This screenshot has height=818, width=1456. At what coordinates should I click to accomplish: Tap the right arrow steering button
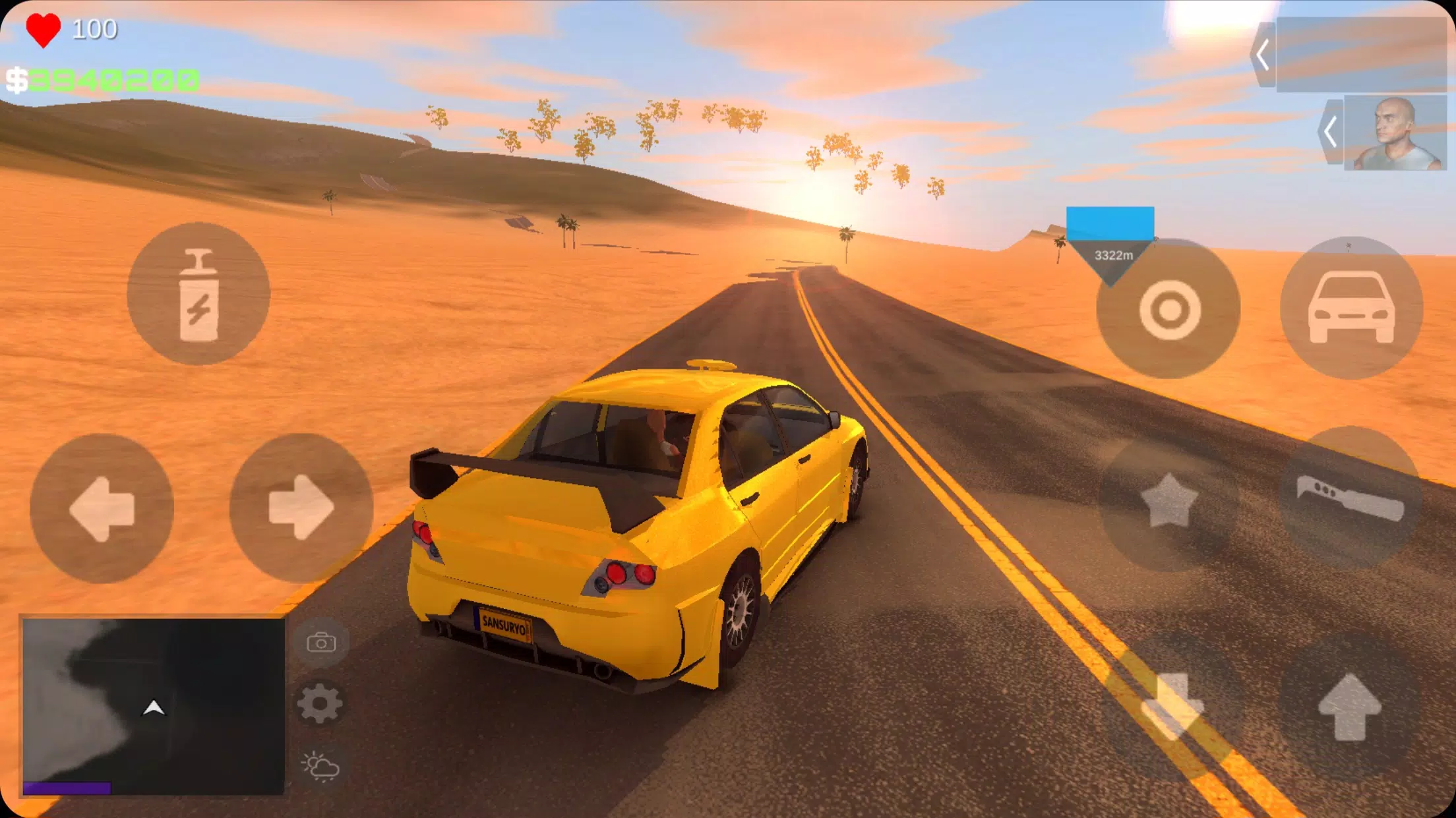pyautogui.click(x=301, y=508)
